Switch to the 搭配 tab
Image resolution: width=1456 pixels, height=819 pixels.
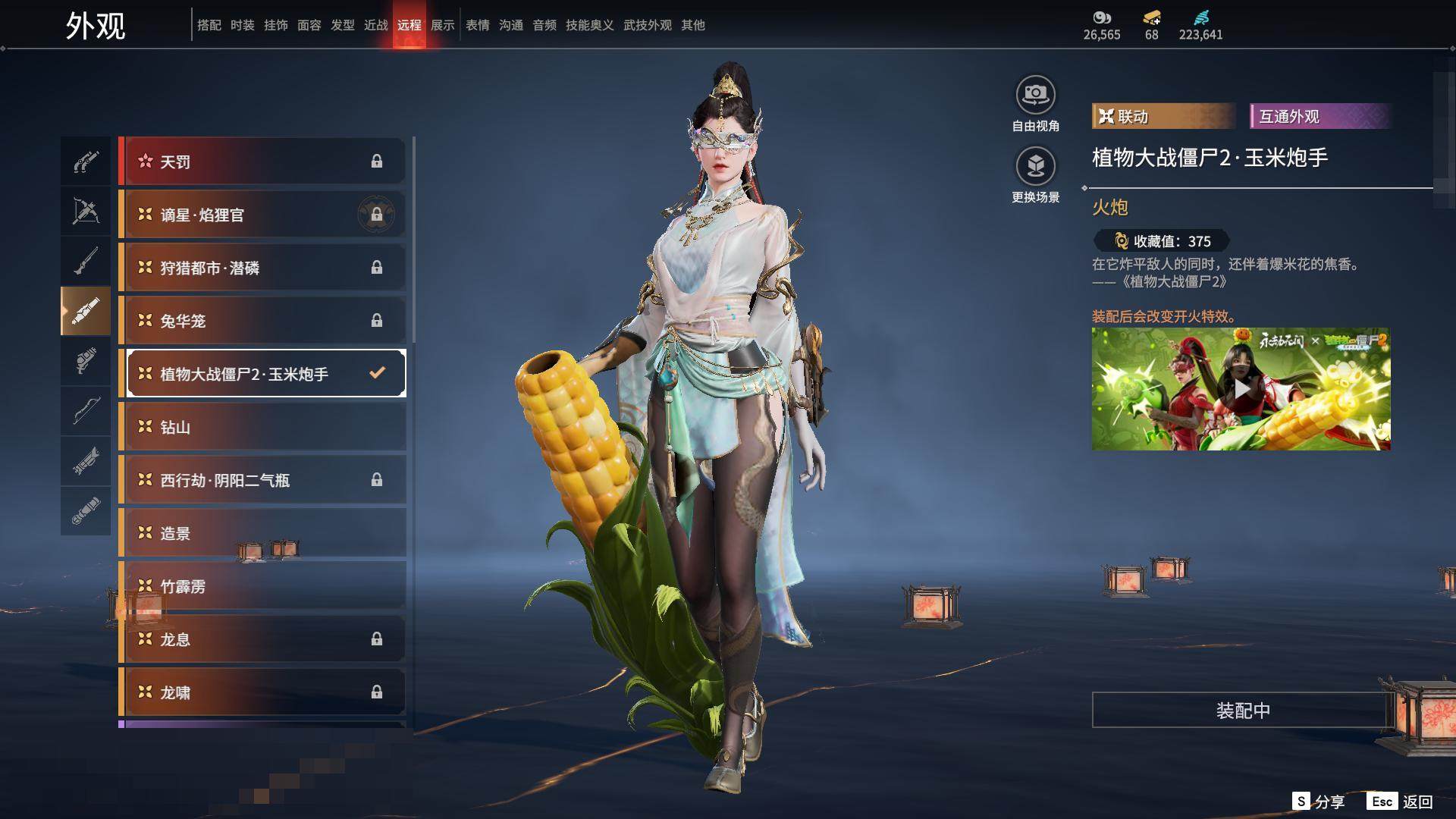[x=209, y=25]
